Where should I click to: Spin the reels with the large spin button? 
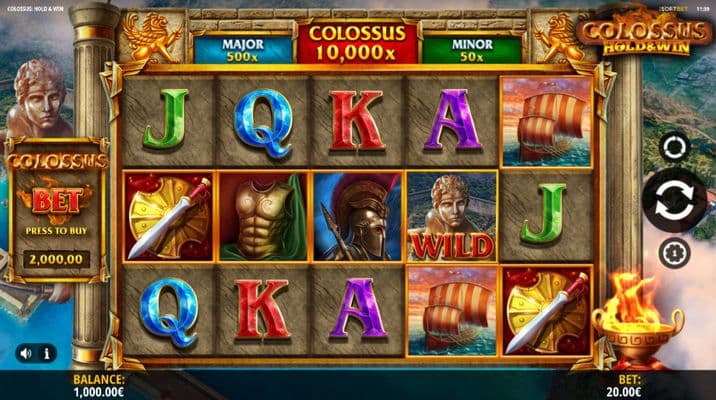pos(674,200)
